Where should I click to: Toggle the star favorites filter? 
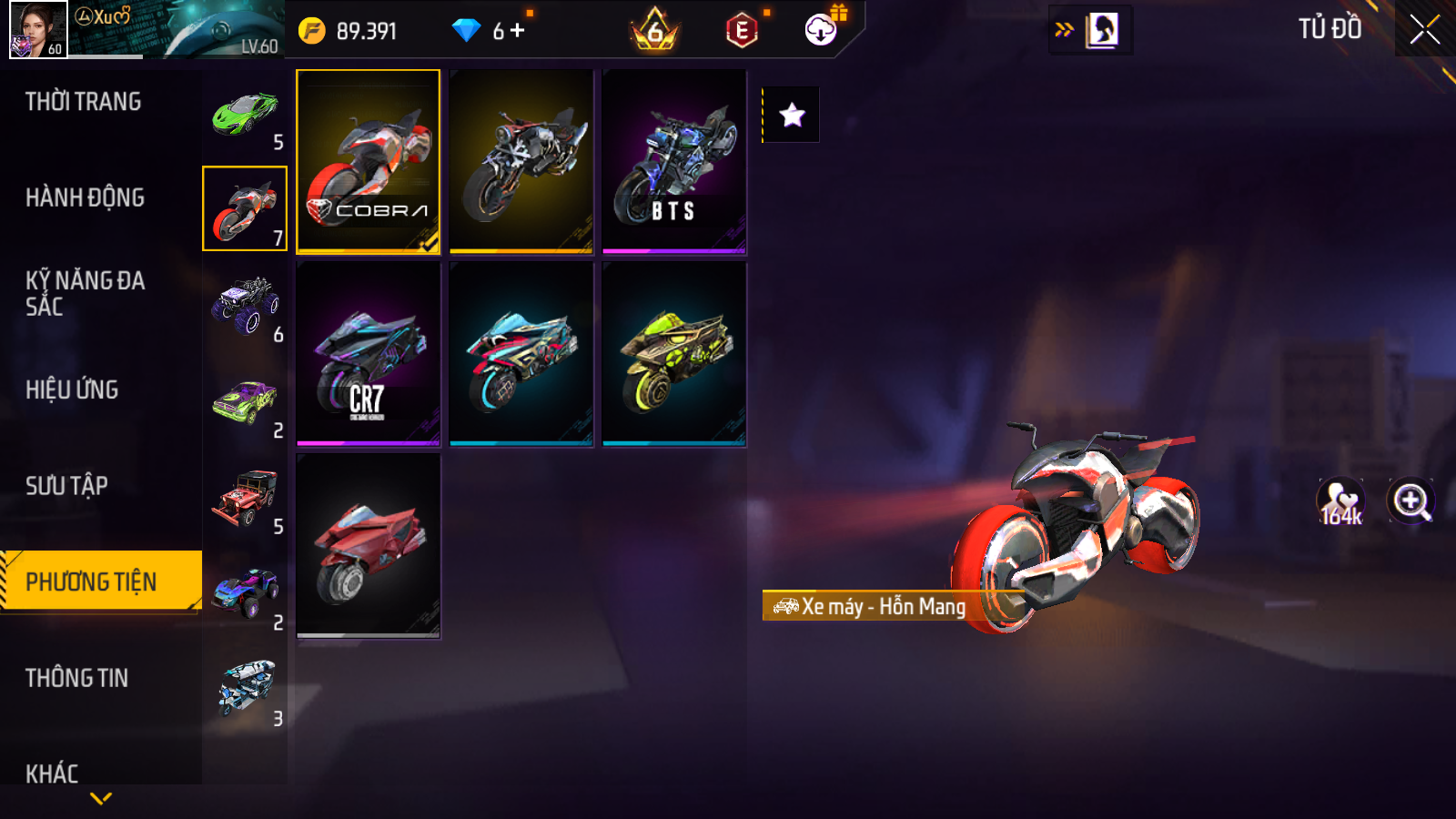pyautogui.click(x=792, y=115)
